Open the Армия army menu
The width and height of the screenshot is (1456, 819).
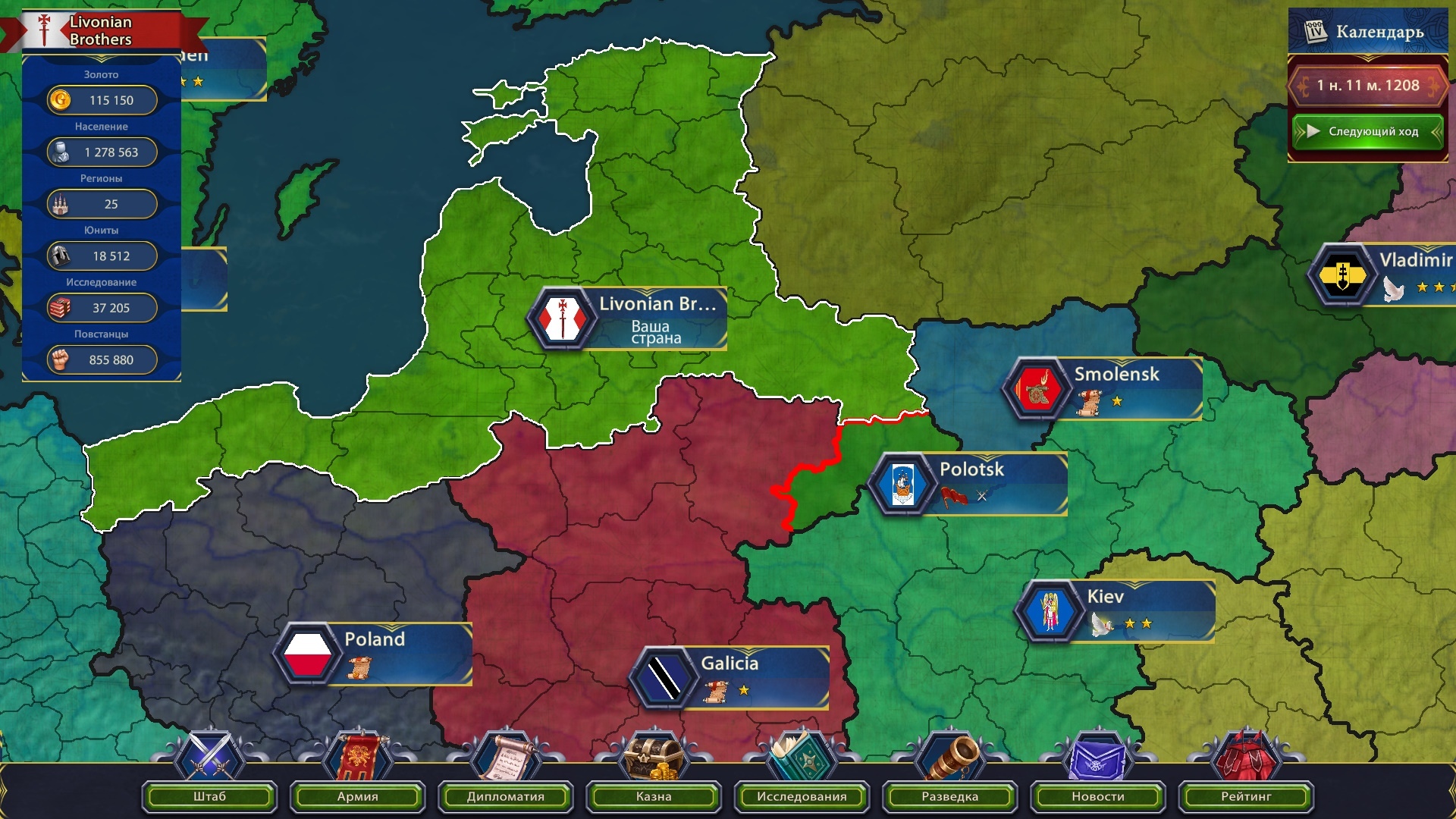[x=357, y=795]
